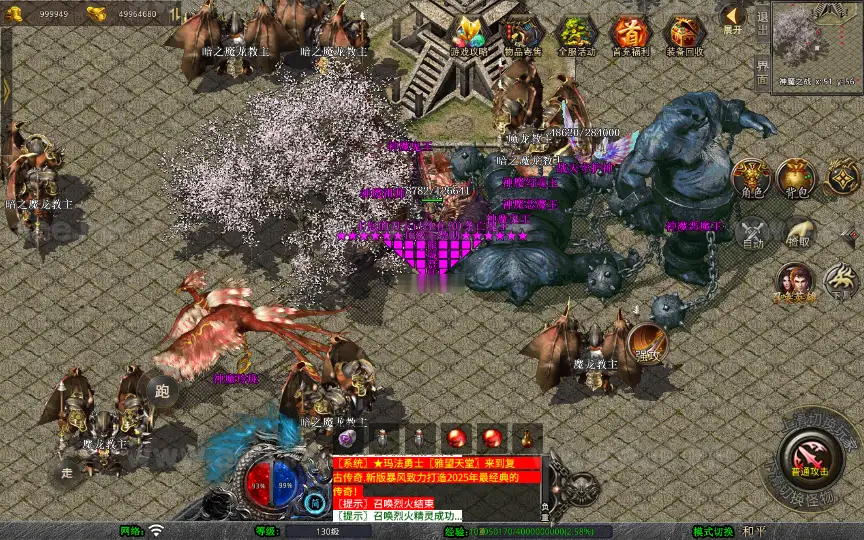Toggle 自动 auto-combat
This screenshot has height=540, width=864.
pos(753,232)
